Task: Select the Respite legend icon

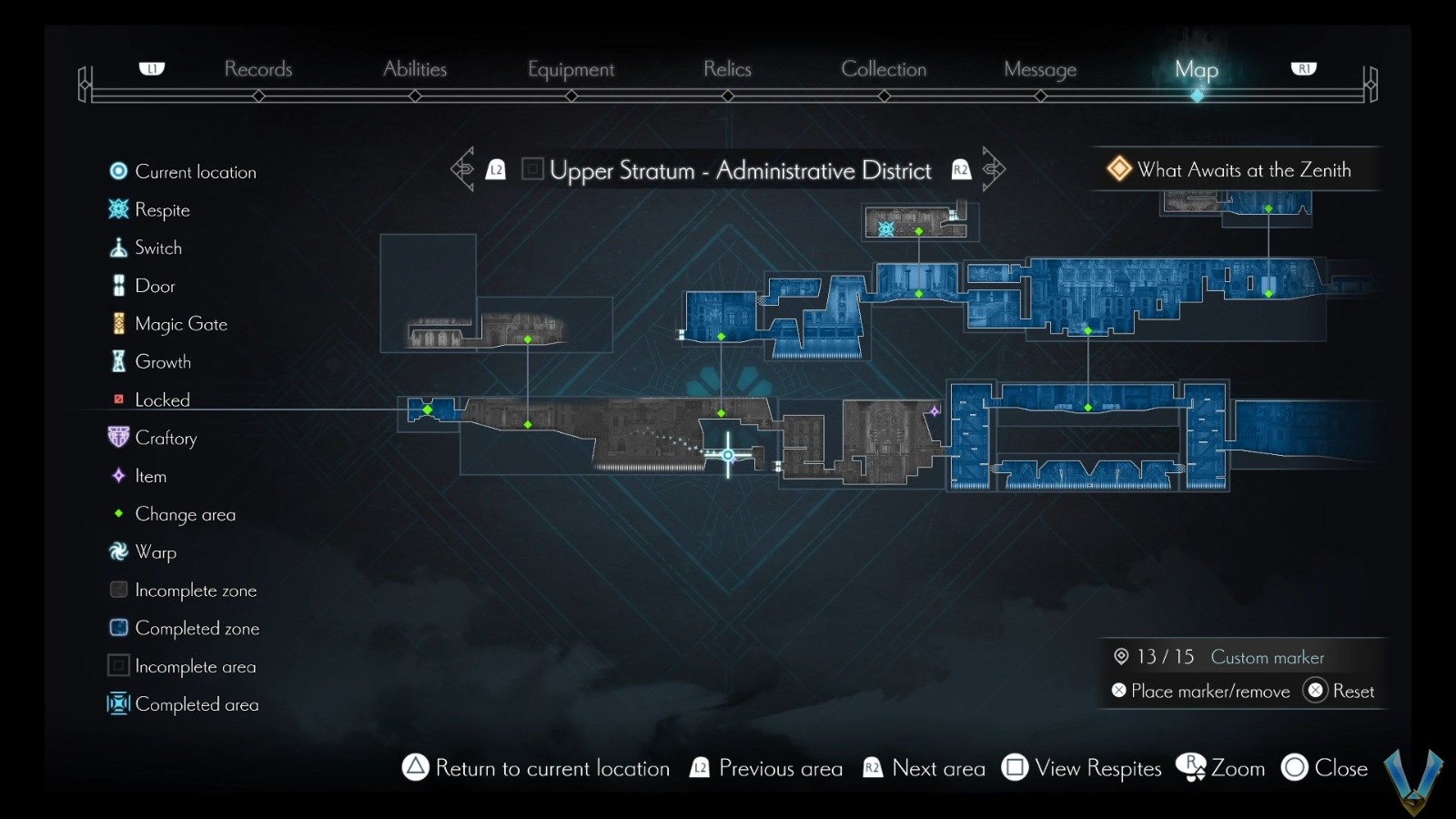Action: coord(117,209)
